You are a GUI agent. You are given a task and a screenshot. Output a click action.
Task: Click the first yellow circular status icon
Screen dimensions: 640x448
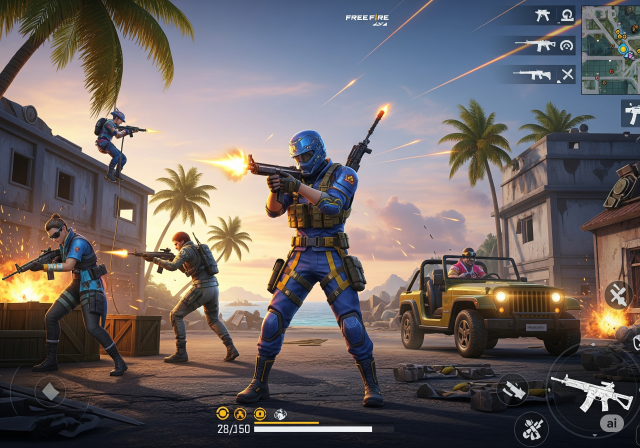click(x=223, y=414)
